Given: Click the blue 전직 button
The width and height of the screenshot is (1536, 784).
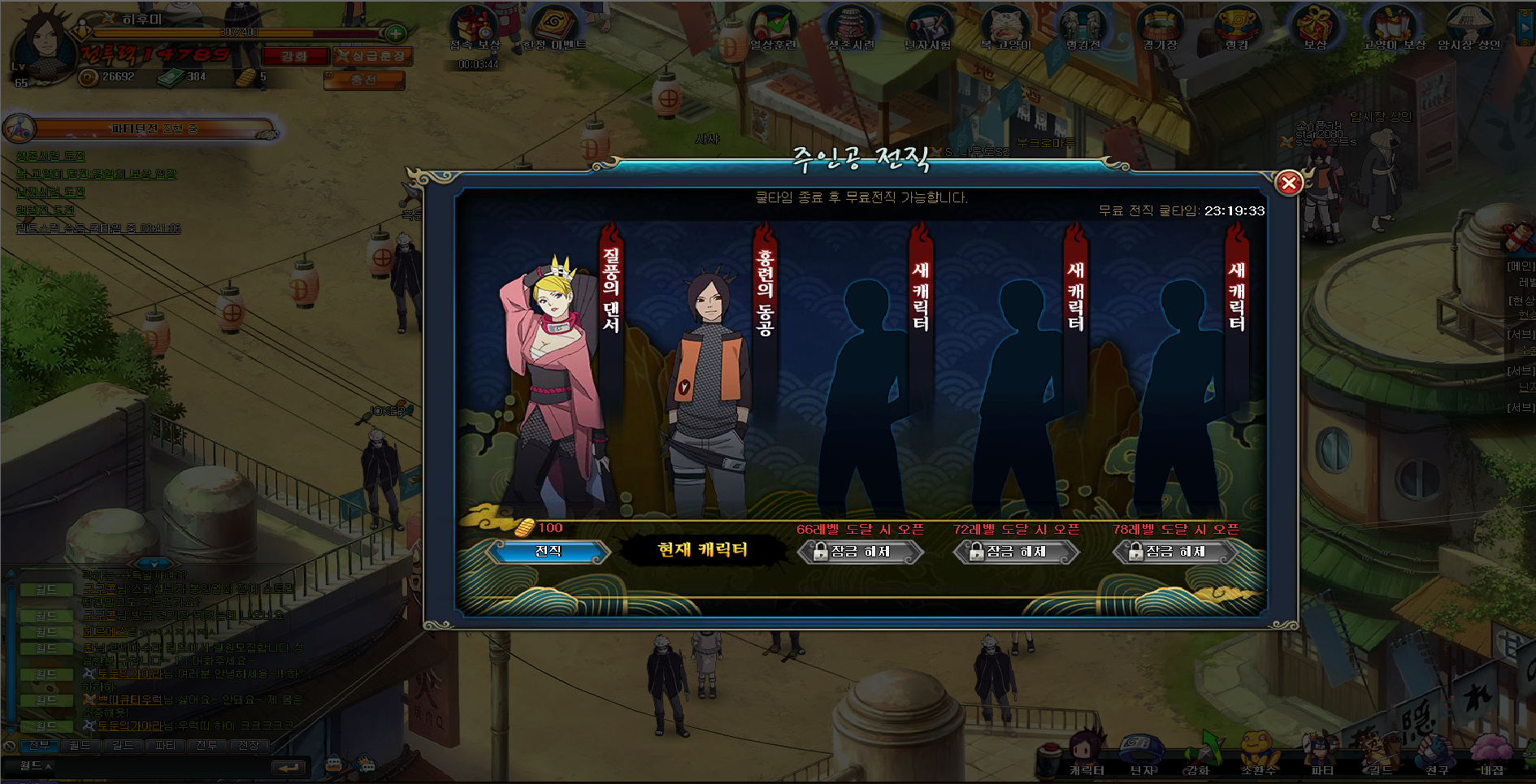Looking at the screenshot, I should tap(549, 552).
